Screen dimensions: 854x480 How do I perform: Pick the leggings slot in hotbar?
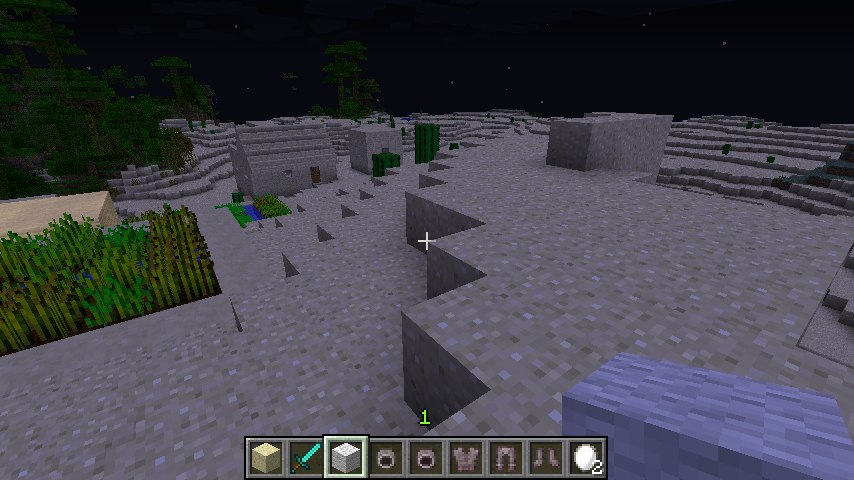507,457
